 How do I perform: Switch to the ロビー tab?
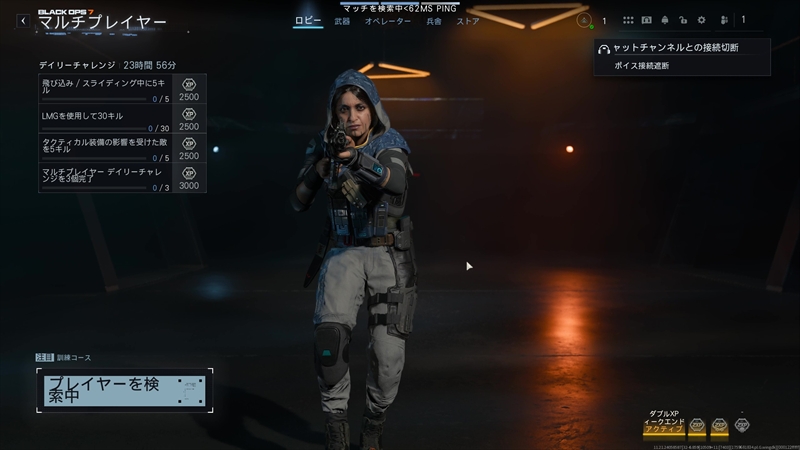coord(307,21)
